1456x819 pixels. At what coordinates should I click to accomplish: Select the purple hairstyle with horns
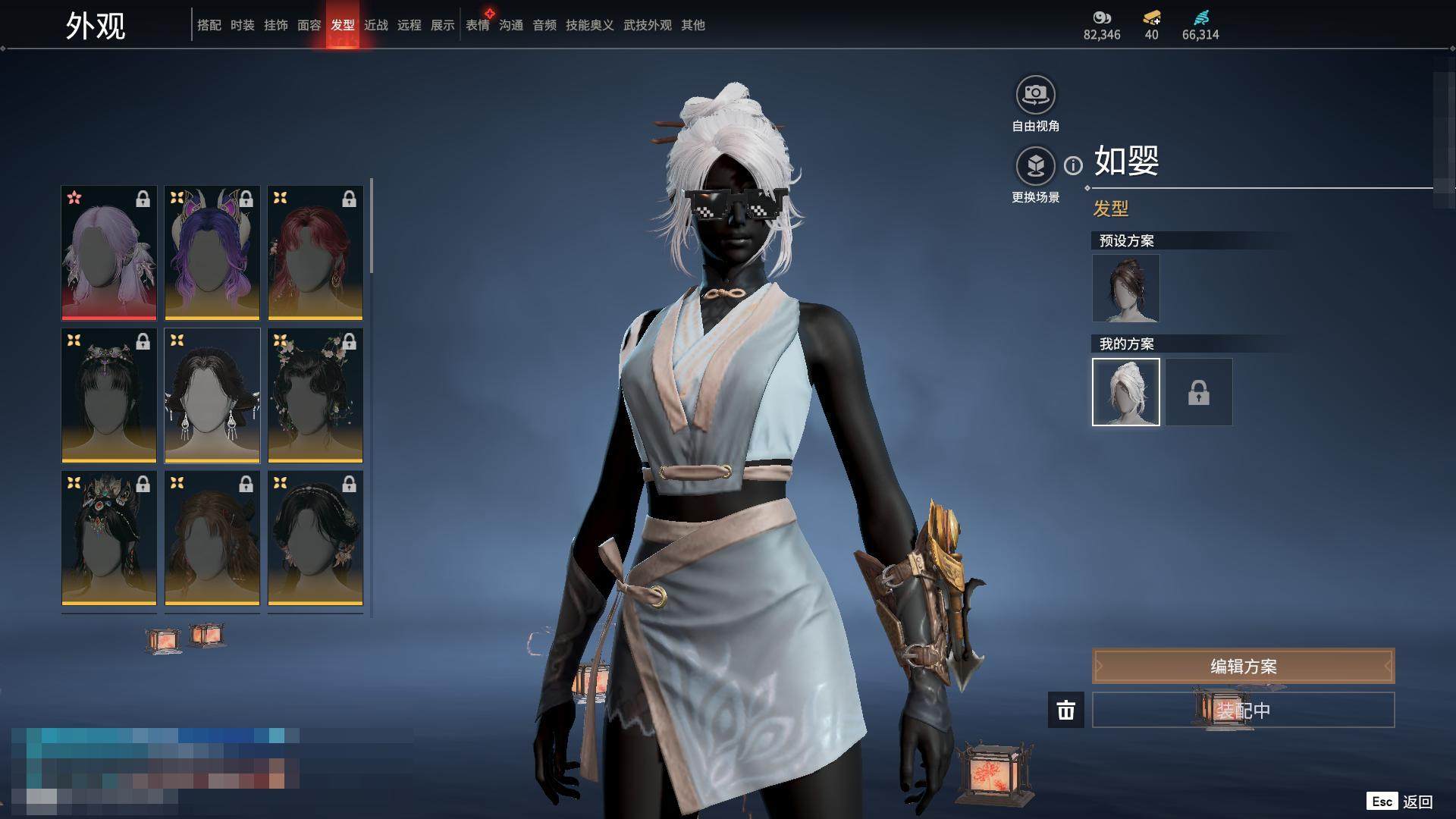(x=212, y=253)
